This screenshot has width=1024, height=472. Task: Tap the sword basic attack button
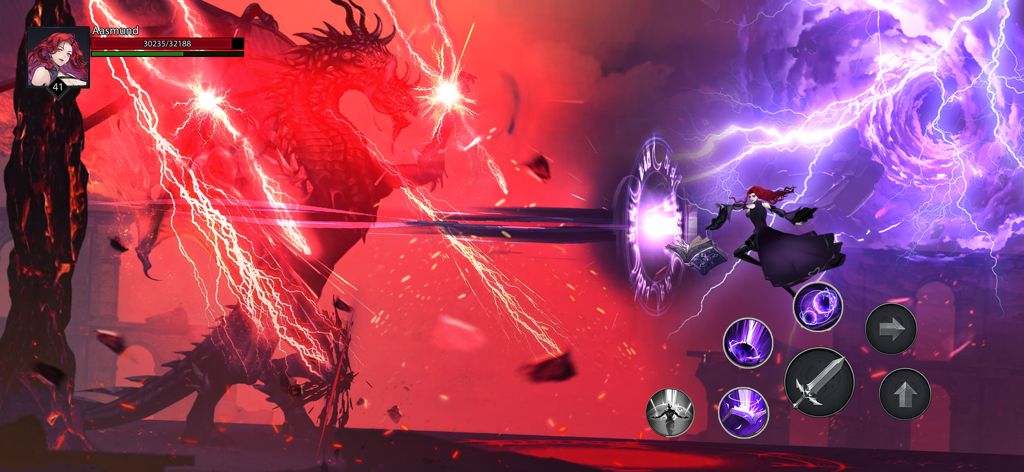point(819,383)
